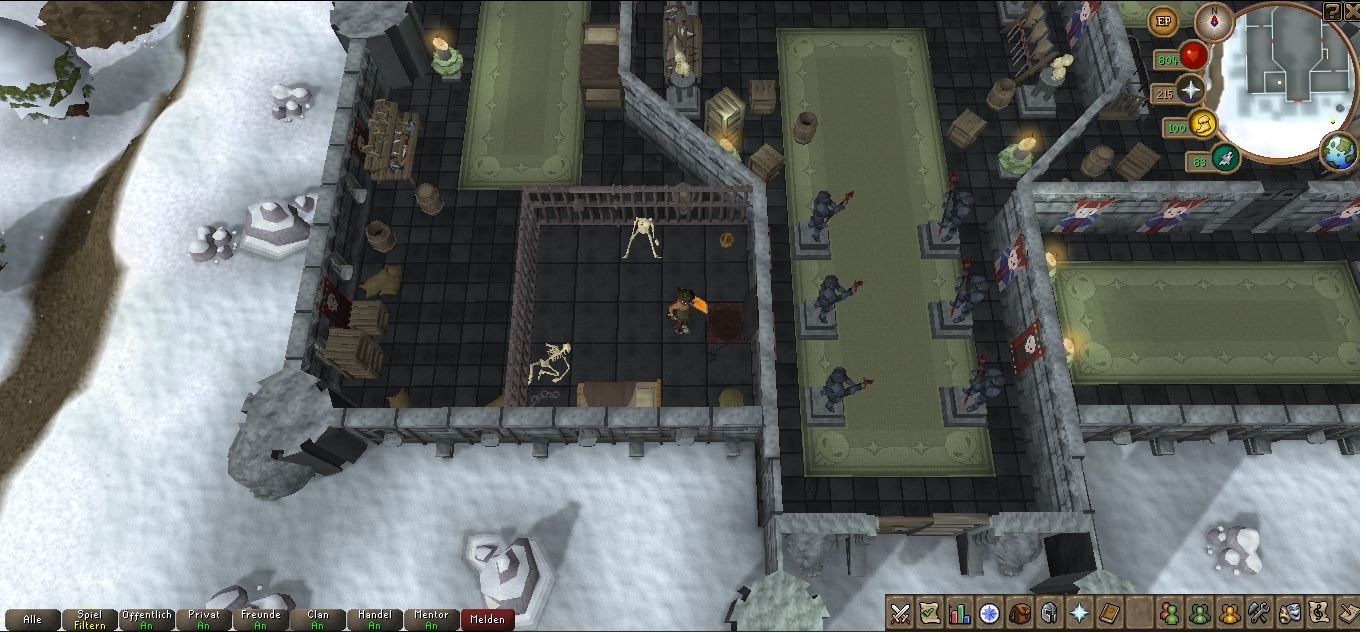Open the brown spellbook tab

(1109, 612)
